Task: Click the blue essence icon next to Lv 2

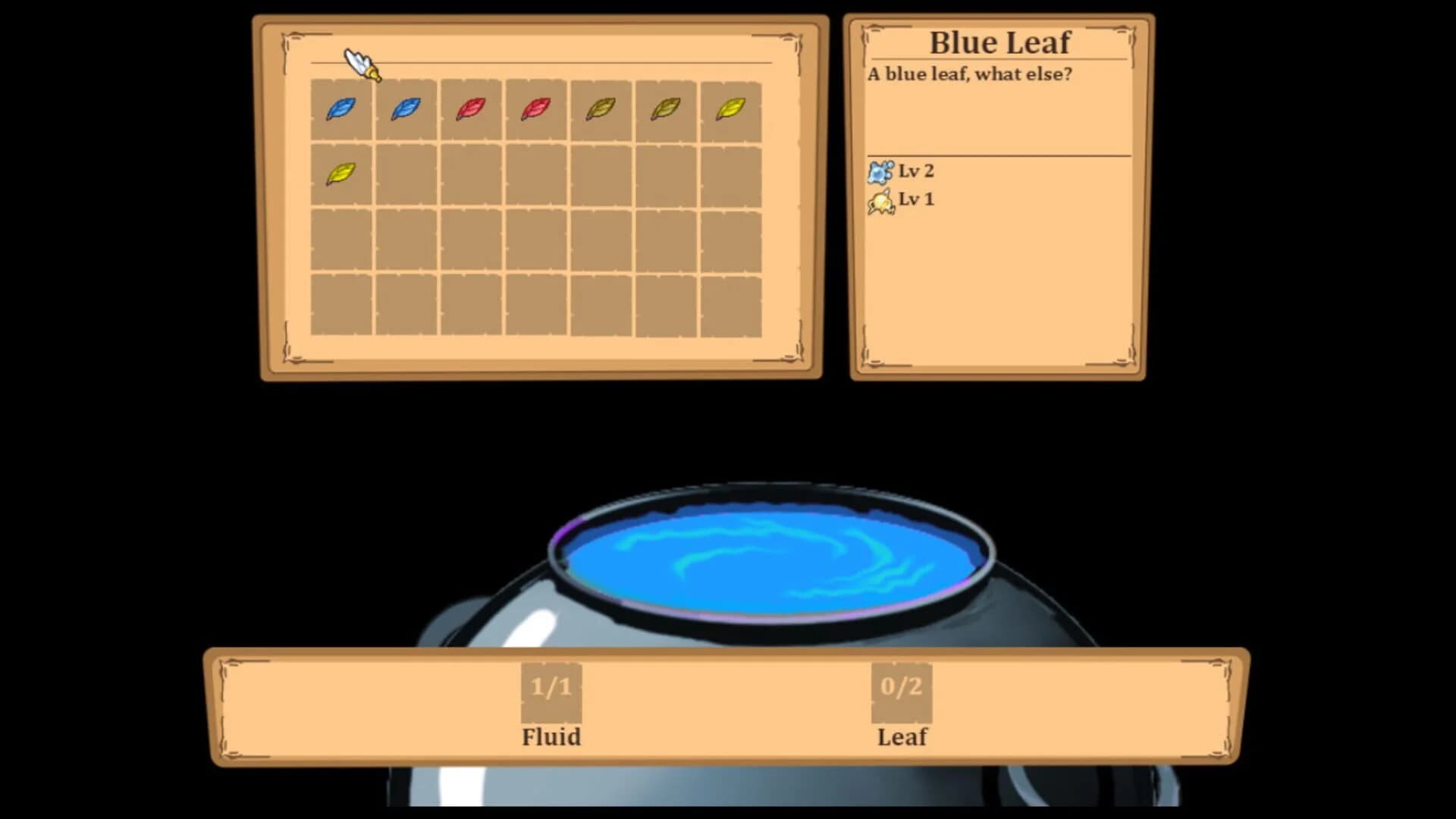Action: [x=880, y=171]
